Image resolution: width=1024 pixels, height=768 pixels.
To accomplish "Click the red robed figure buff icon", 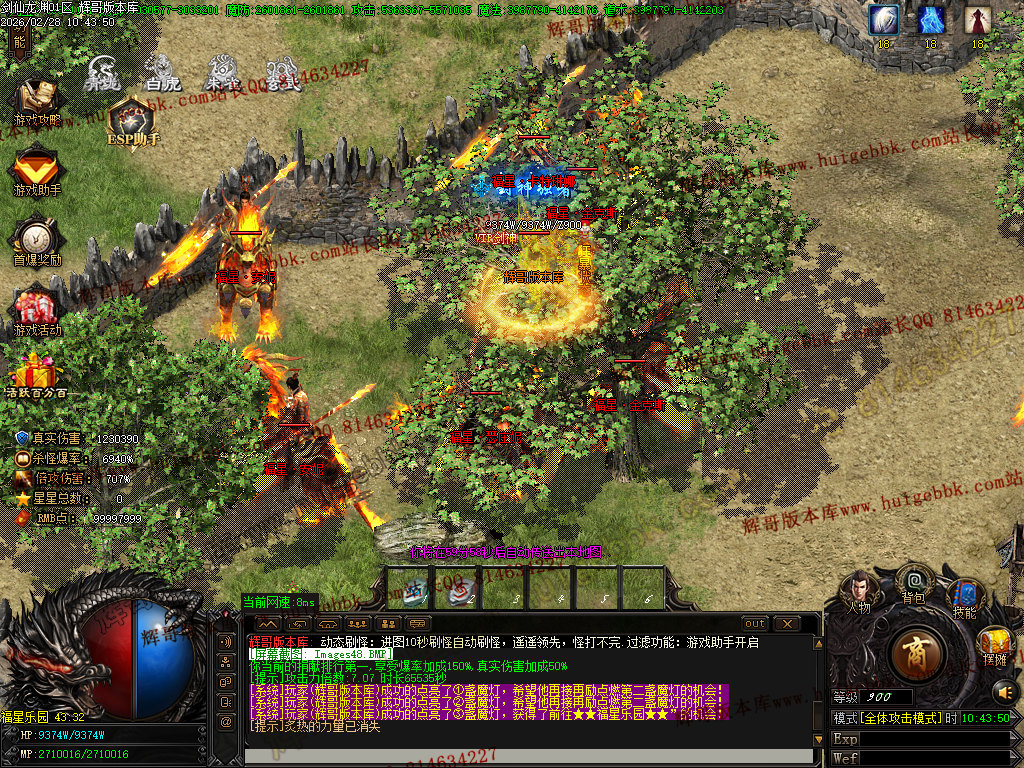I will pos(978,20).
